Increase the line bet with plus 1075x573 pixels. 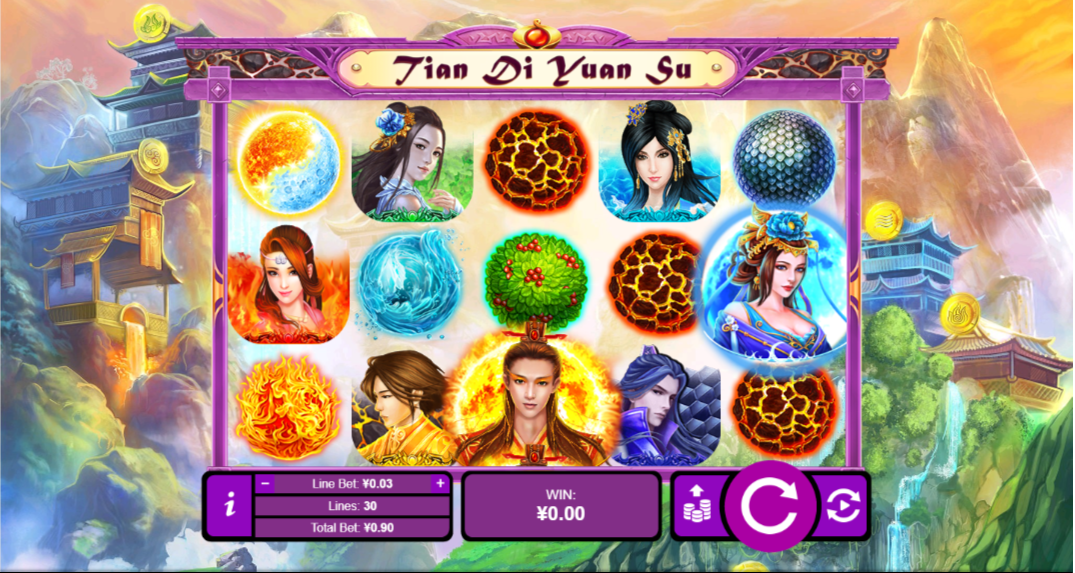(x=439, y=483)
